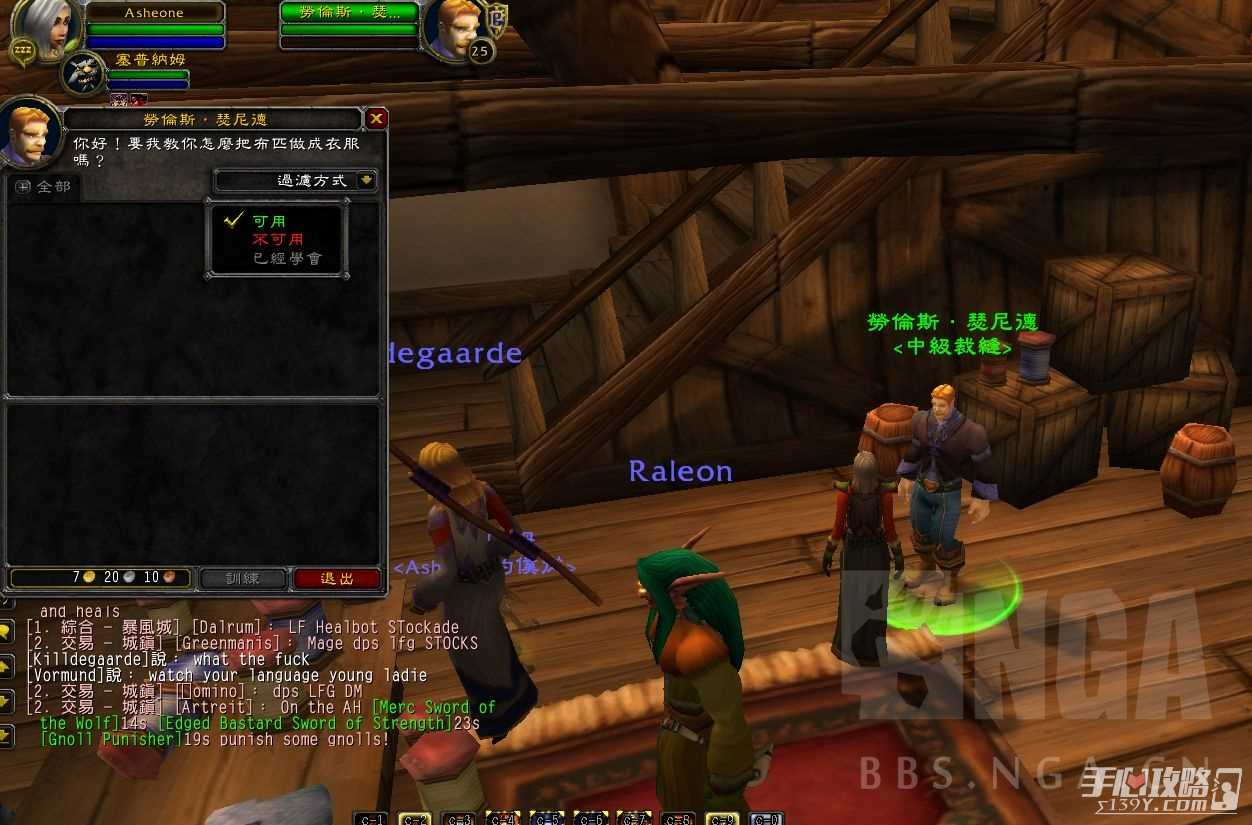The image size is (1252, 825).
Task: Click the pet portrait below Asheone
Action: [x=83, y=73]
